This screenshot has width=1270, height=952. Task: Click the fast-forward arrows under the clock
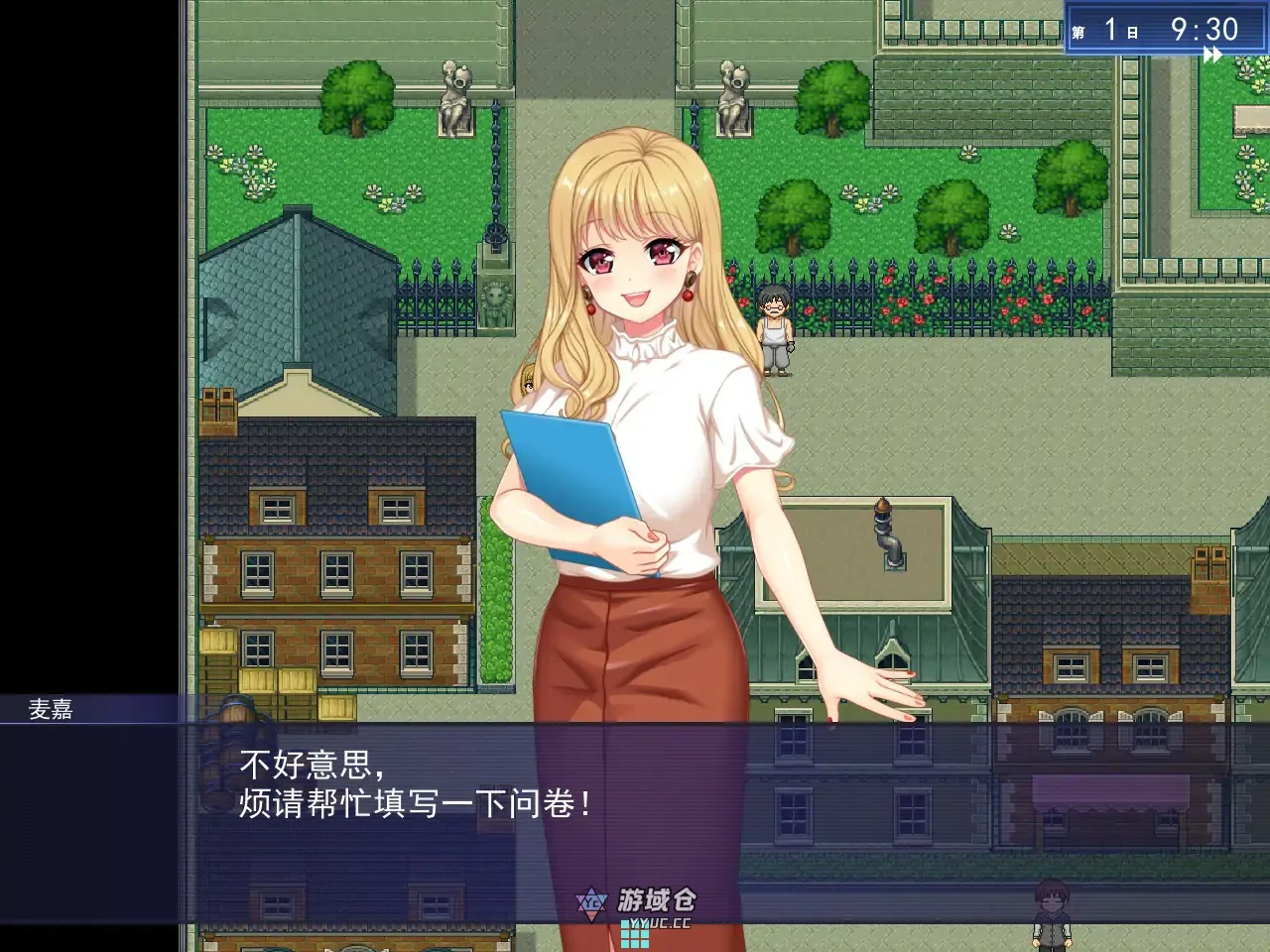click(1212, 56)
